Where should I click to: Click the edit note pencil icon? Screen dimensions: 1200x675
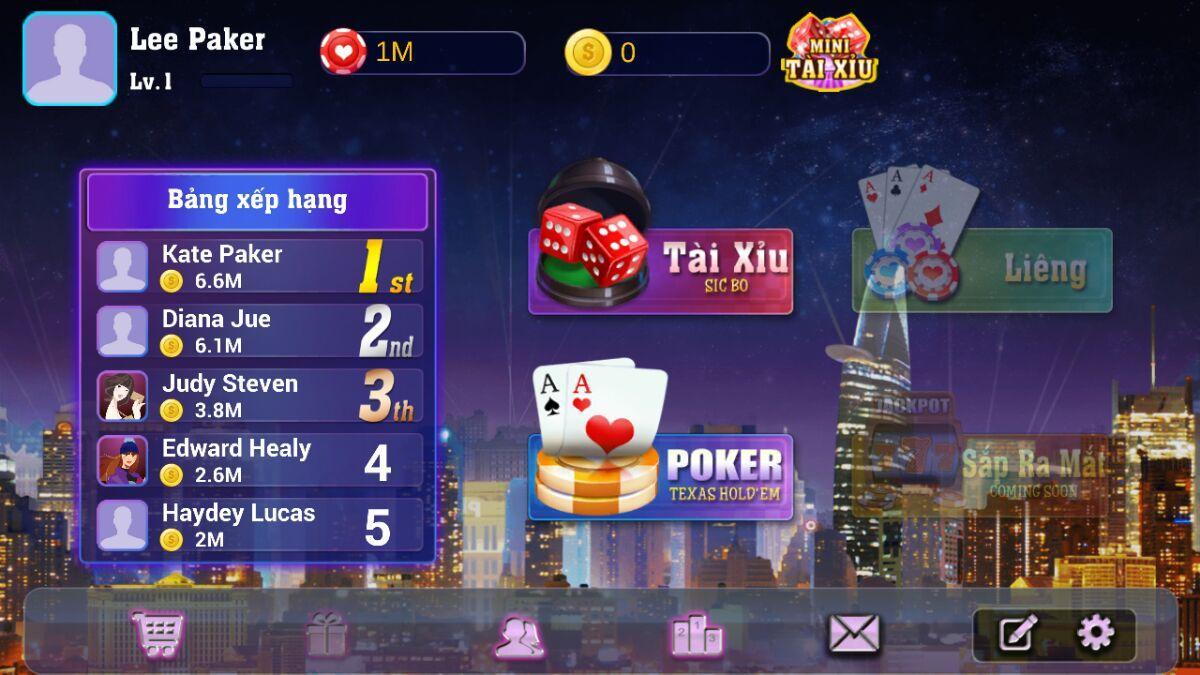click(x=1018, y=633)
